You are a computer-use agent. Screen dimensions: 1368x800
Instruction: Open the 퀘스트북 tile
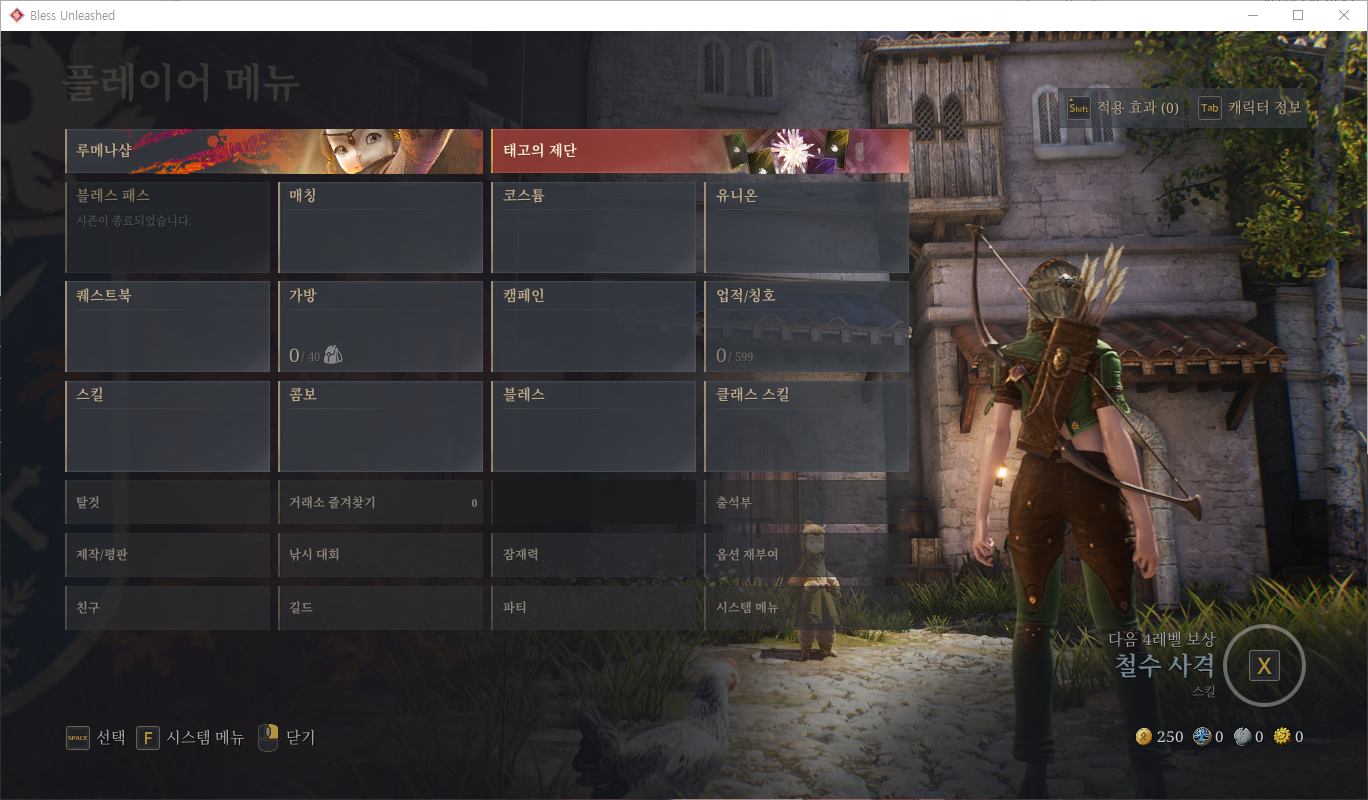coord(167,327)
